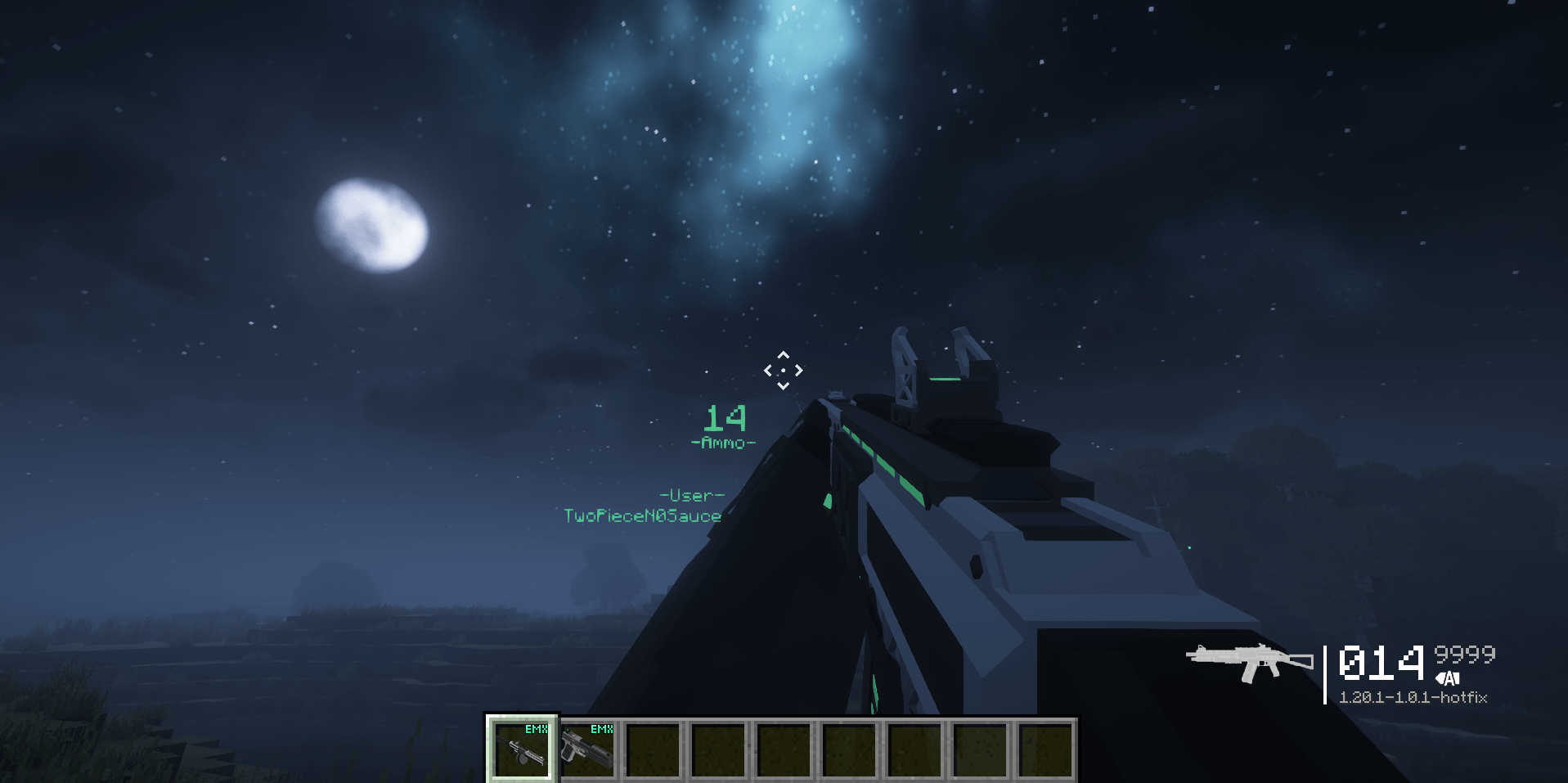This screenshot has width=1568, height=783.
Task: Click the crosshair at screen center
Action: (784, 372)
